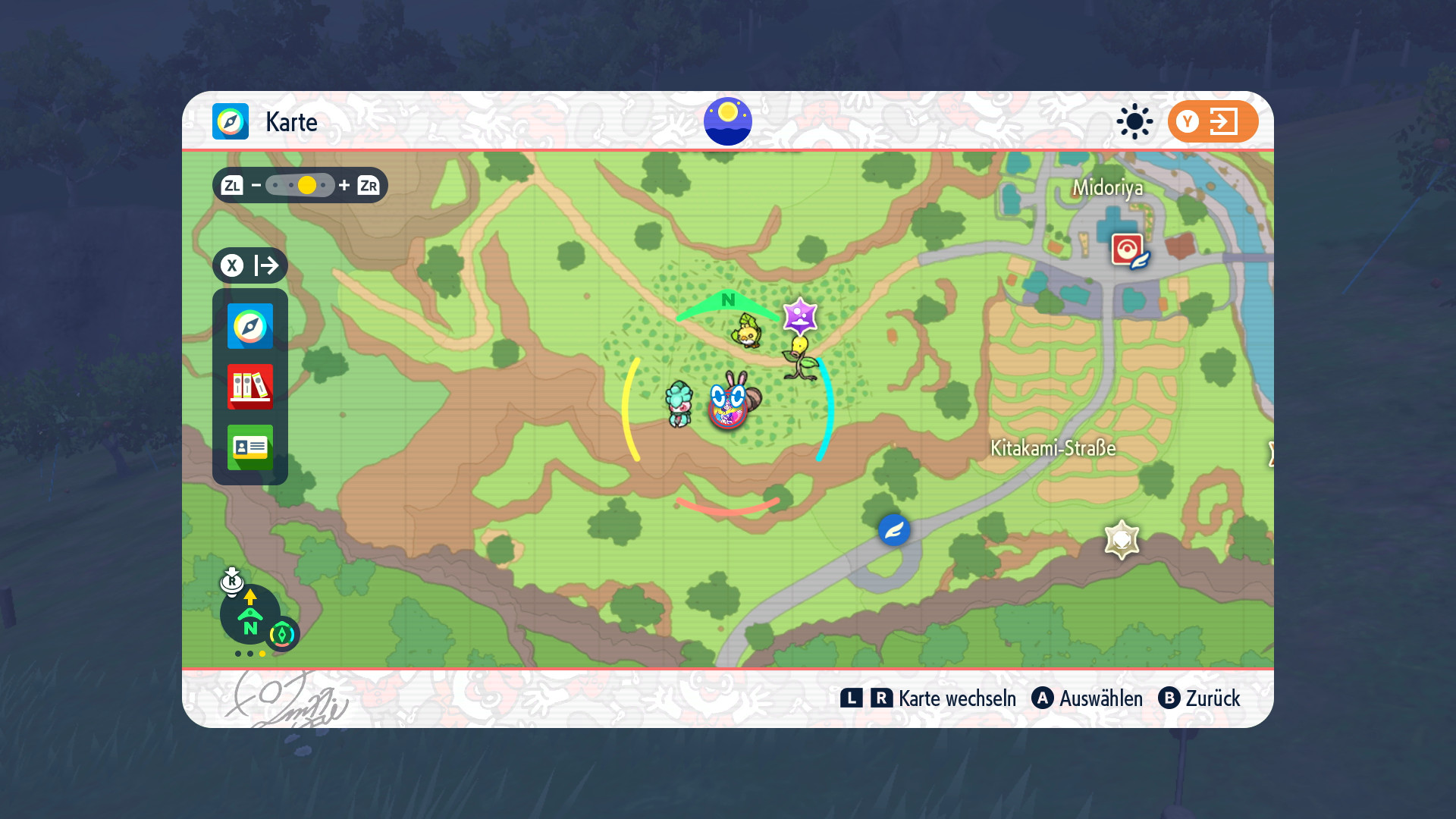This screenshot has width=1456, height=819.
Task: Select the blue fly-point feather marker
Action: (x=894, y=529)
